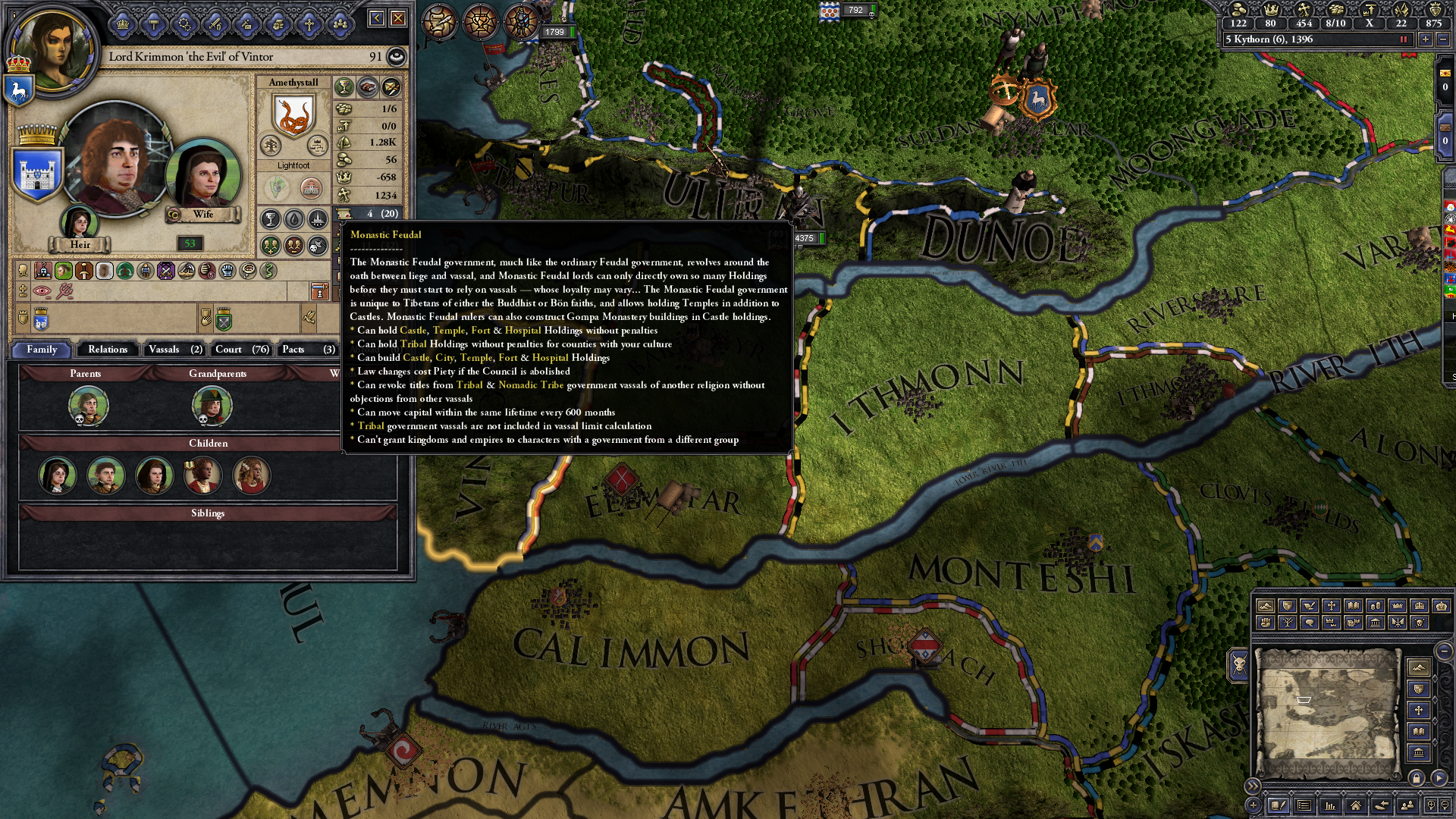Close the character window
The image size is (1456, 819).
(x=398, y=18)
